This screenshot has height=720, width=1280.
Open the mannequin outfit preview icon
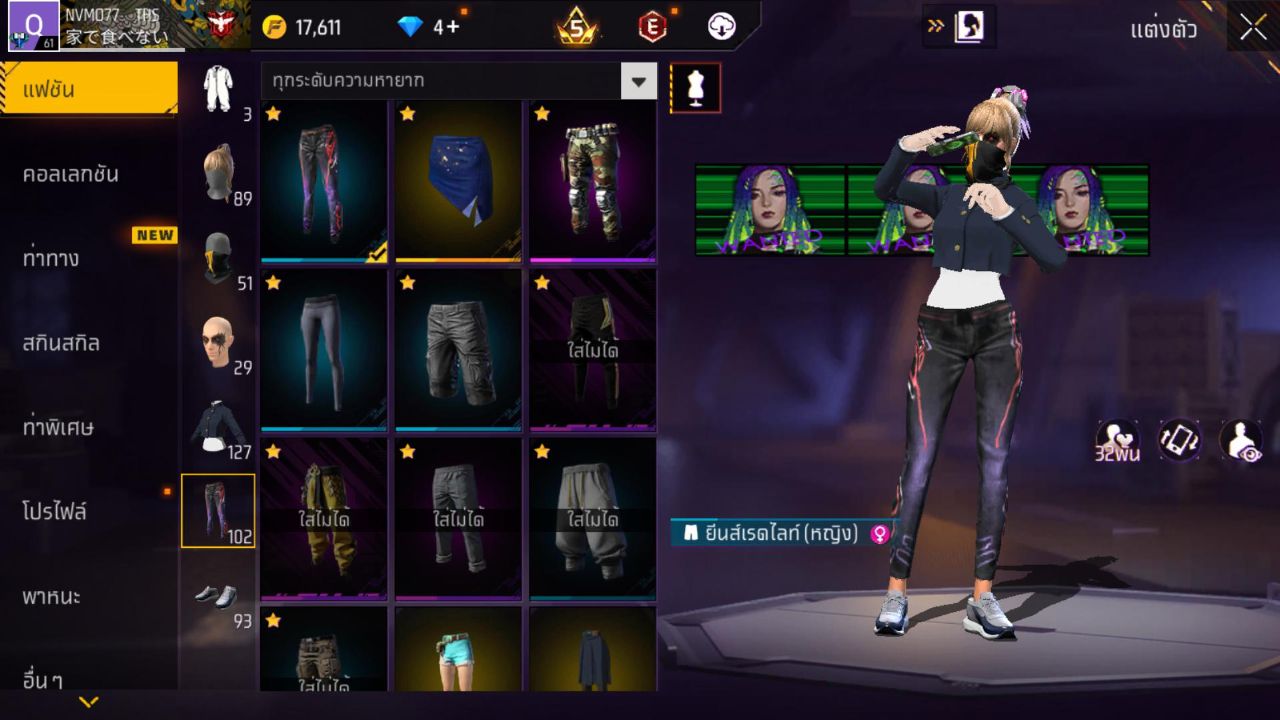coord(694,87)
